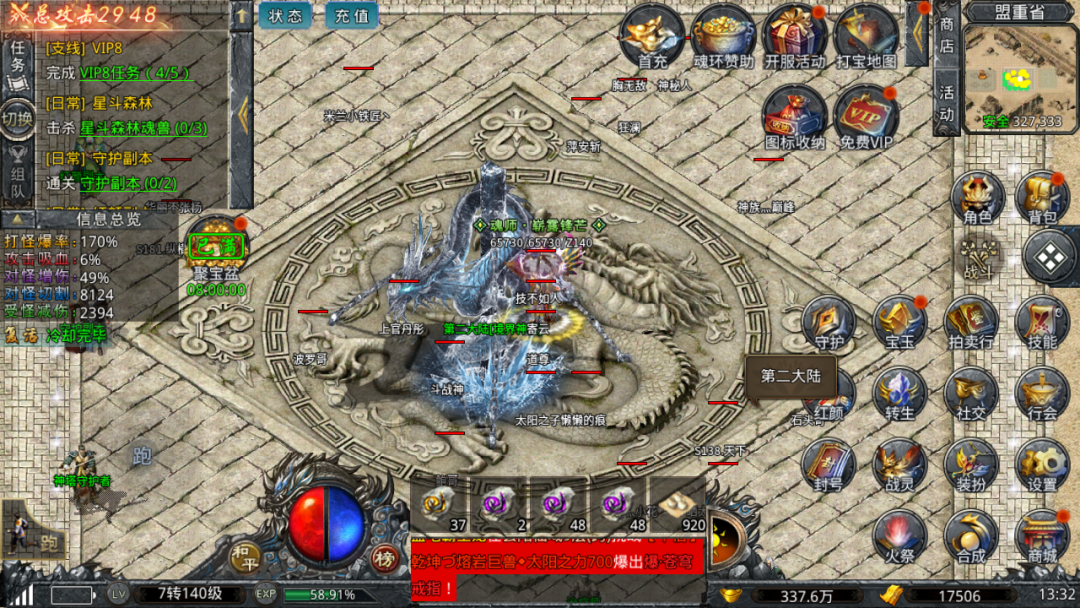The image size is (1080, 608).
Task: Open the 行会 guild menu
Action: (1042, 393)
